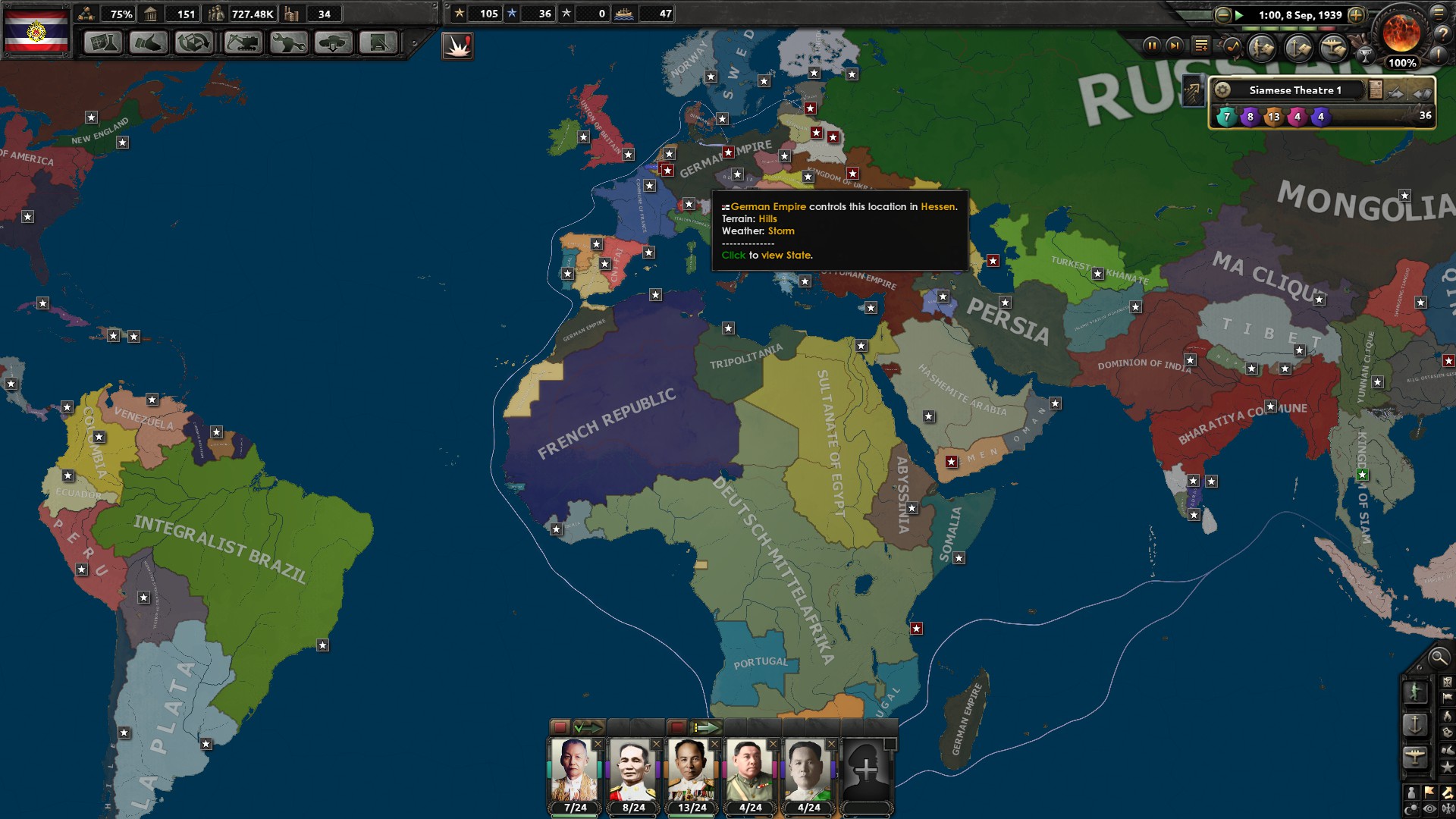Decrease game speed with the minus button
This screenshot has height=819, width=1456.
[1222, 15]
